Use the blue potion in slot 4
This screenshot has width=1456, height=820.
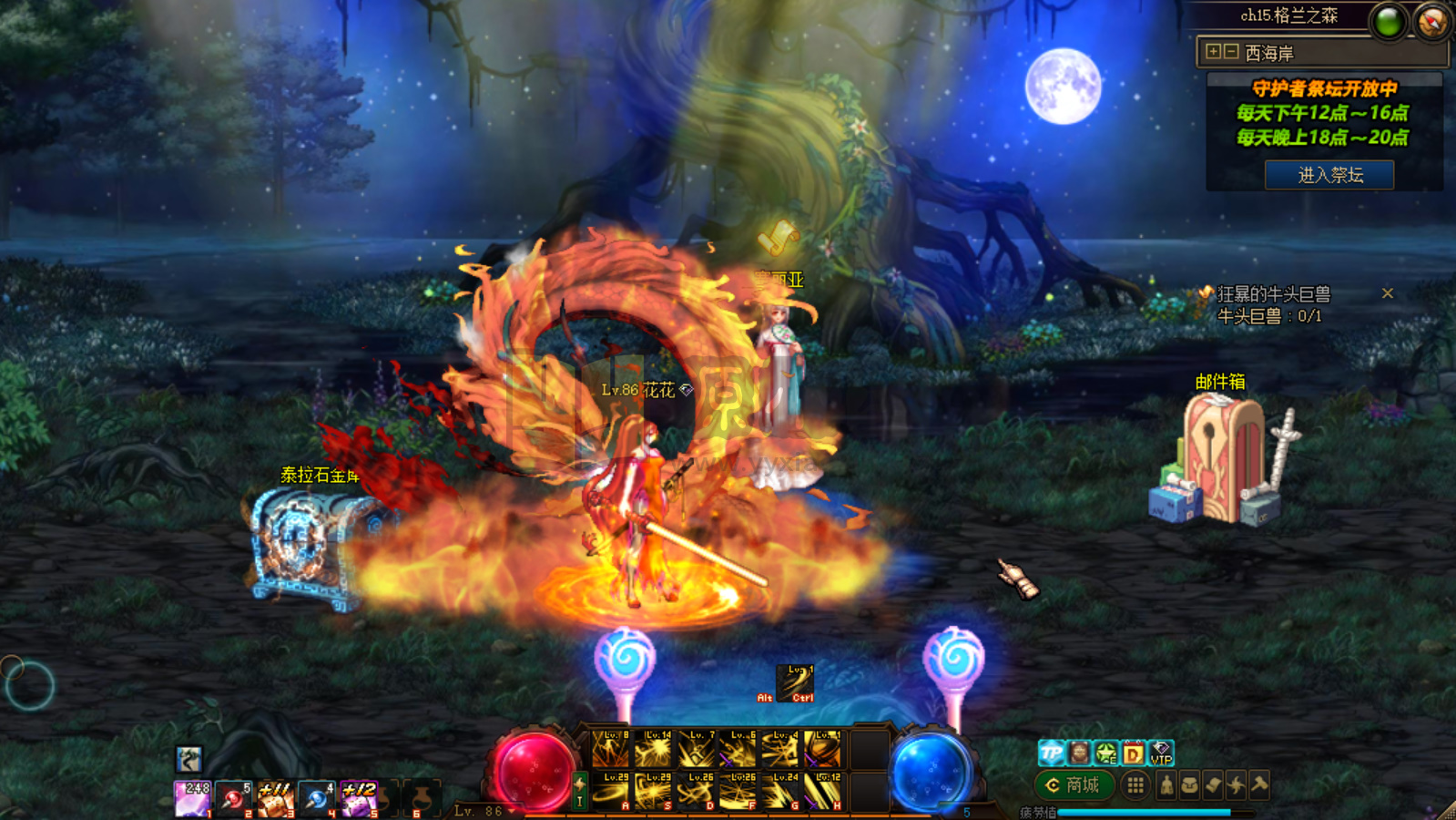click(317, 799)
